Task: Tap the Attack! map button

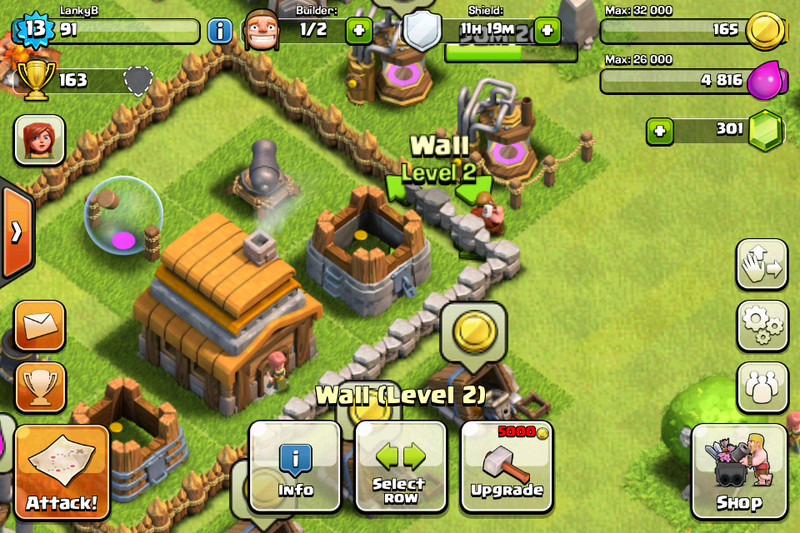Action: click(x=62, y=472)
